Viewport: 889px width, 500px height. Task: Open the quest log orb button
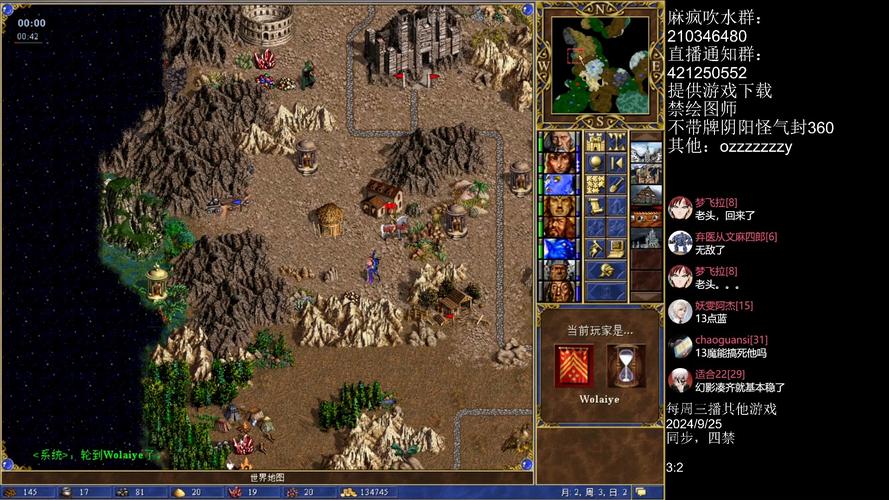594,162
